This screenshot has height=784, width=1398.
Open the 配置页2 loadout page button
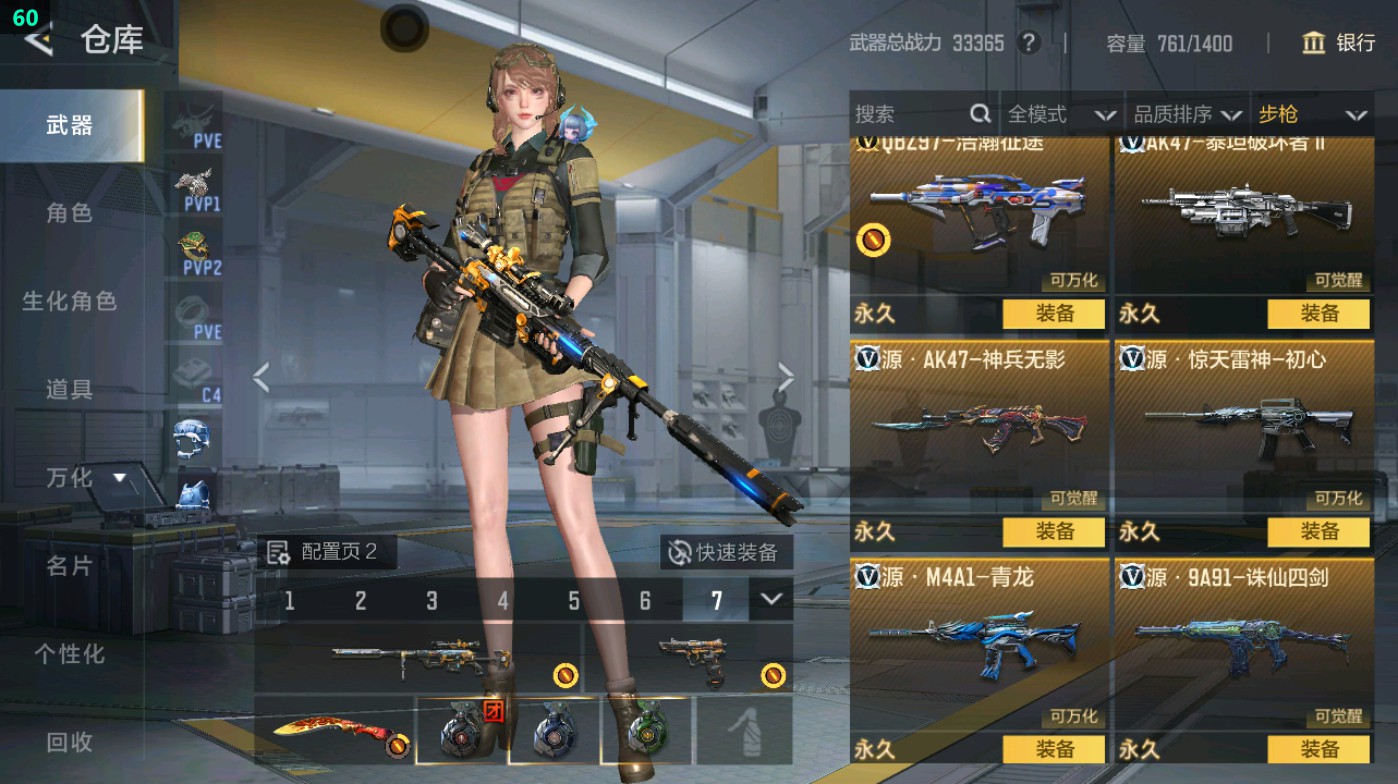click(x=324, y=552)
